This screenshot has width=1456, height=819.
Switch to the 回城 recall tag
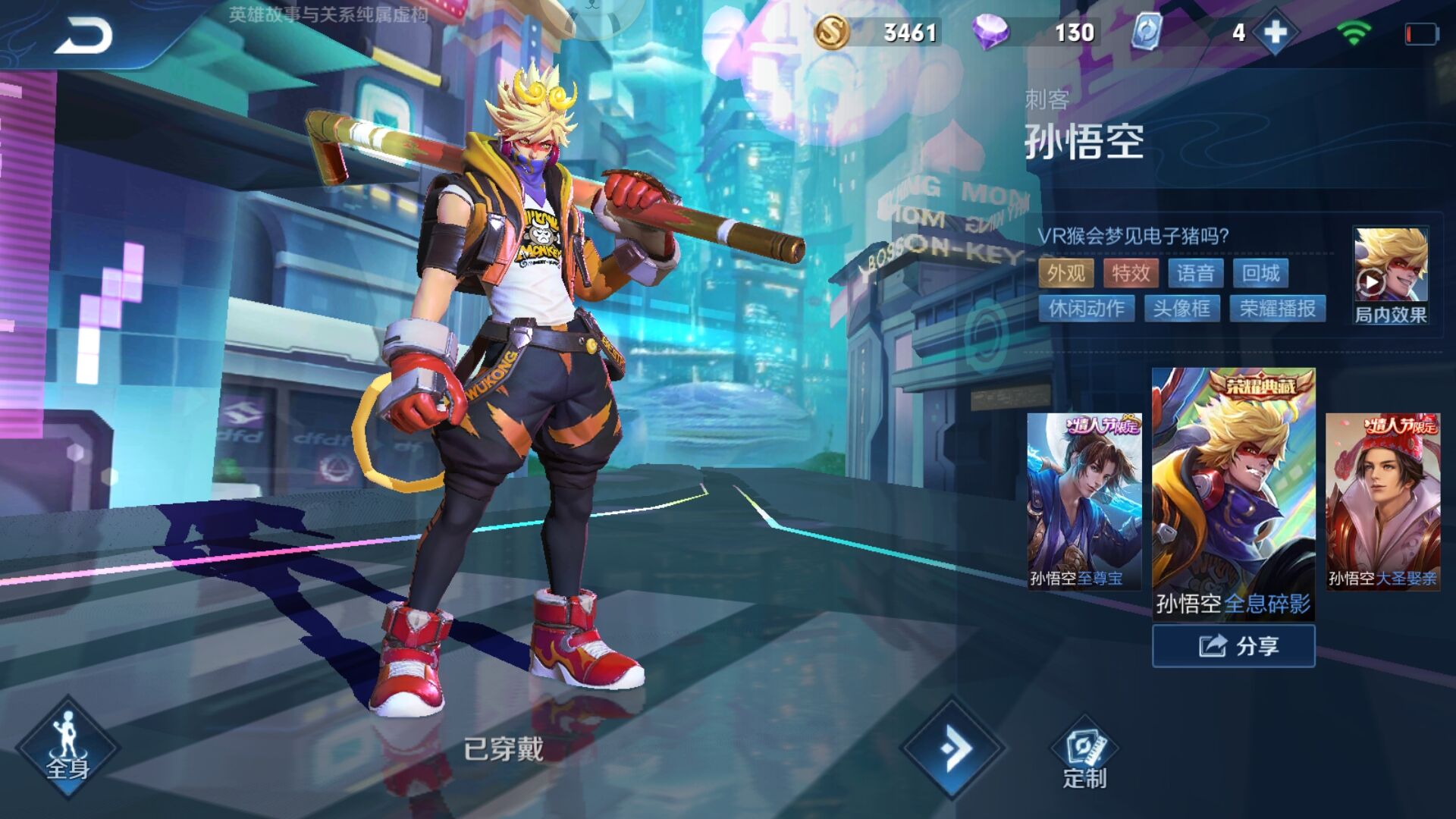(x=1260, y=273)
